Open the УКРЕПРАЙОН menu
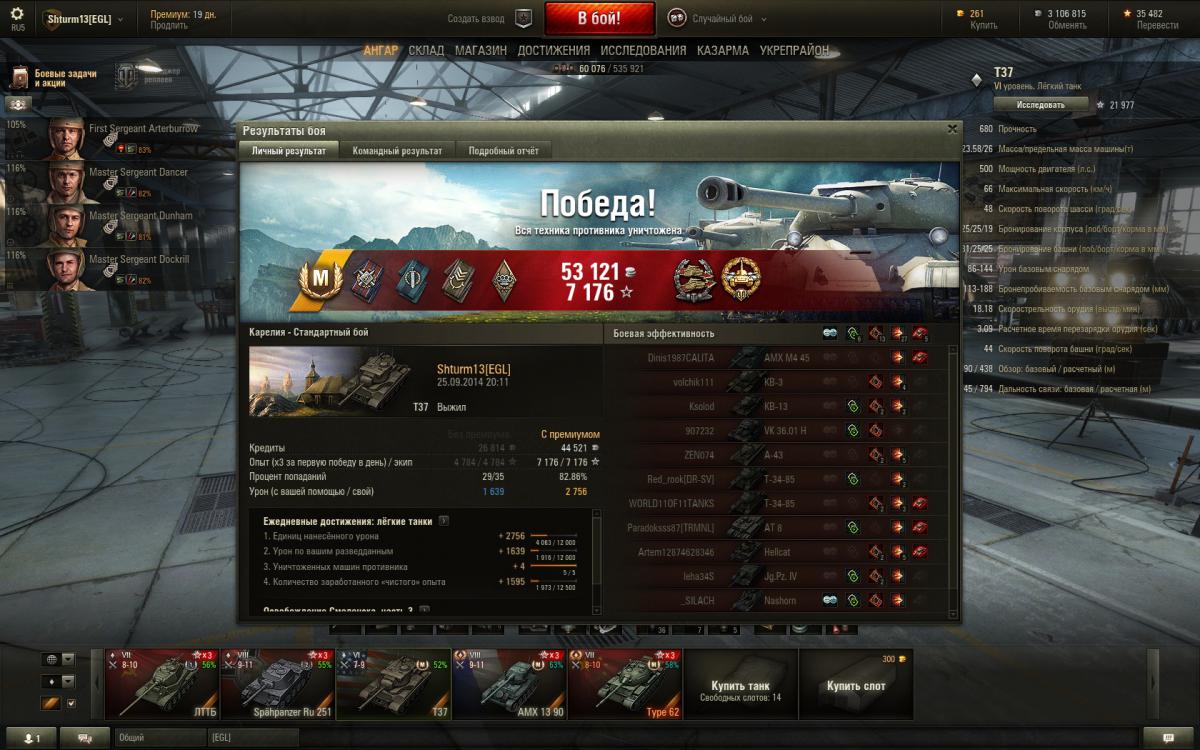This screenshot has width=1200, height=750. coord(794,50)
